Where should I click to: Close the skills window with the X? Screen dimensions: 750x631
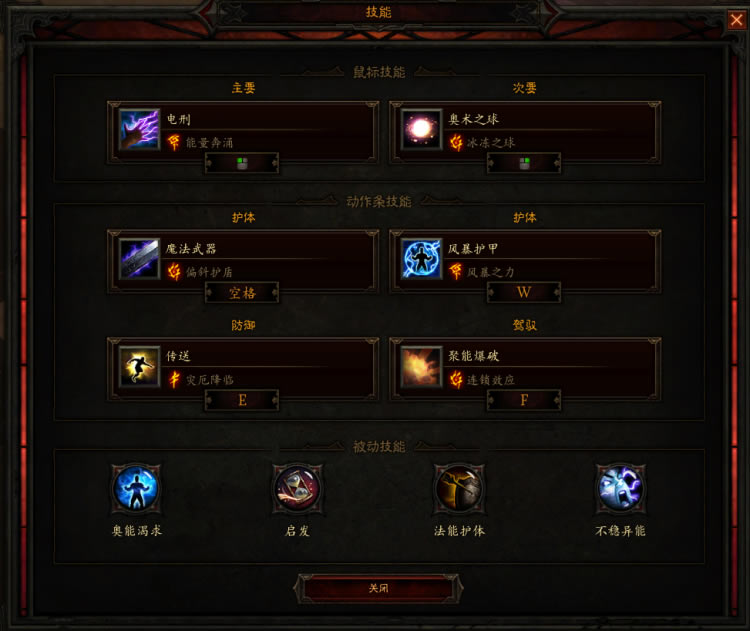tap(736, 19)
